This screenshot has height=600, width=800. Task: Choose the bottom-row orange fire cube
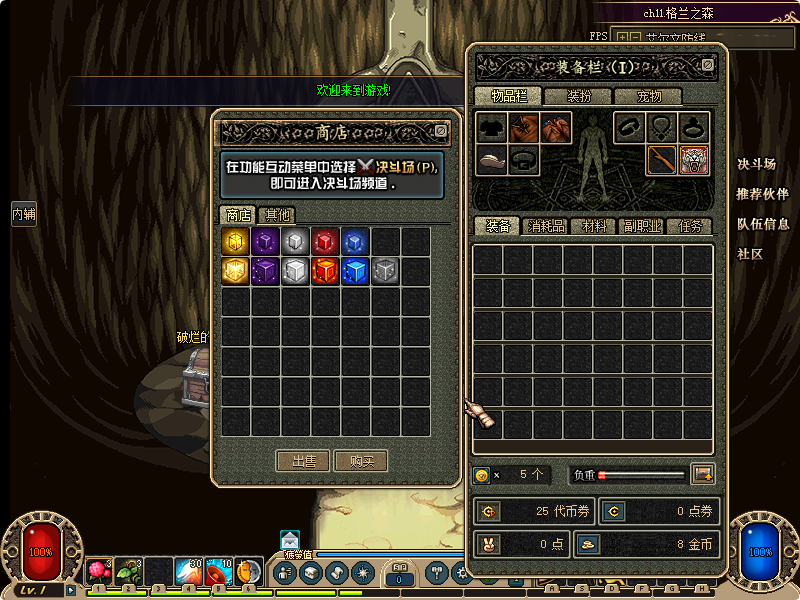[326, 271]
